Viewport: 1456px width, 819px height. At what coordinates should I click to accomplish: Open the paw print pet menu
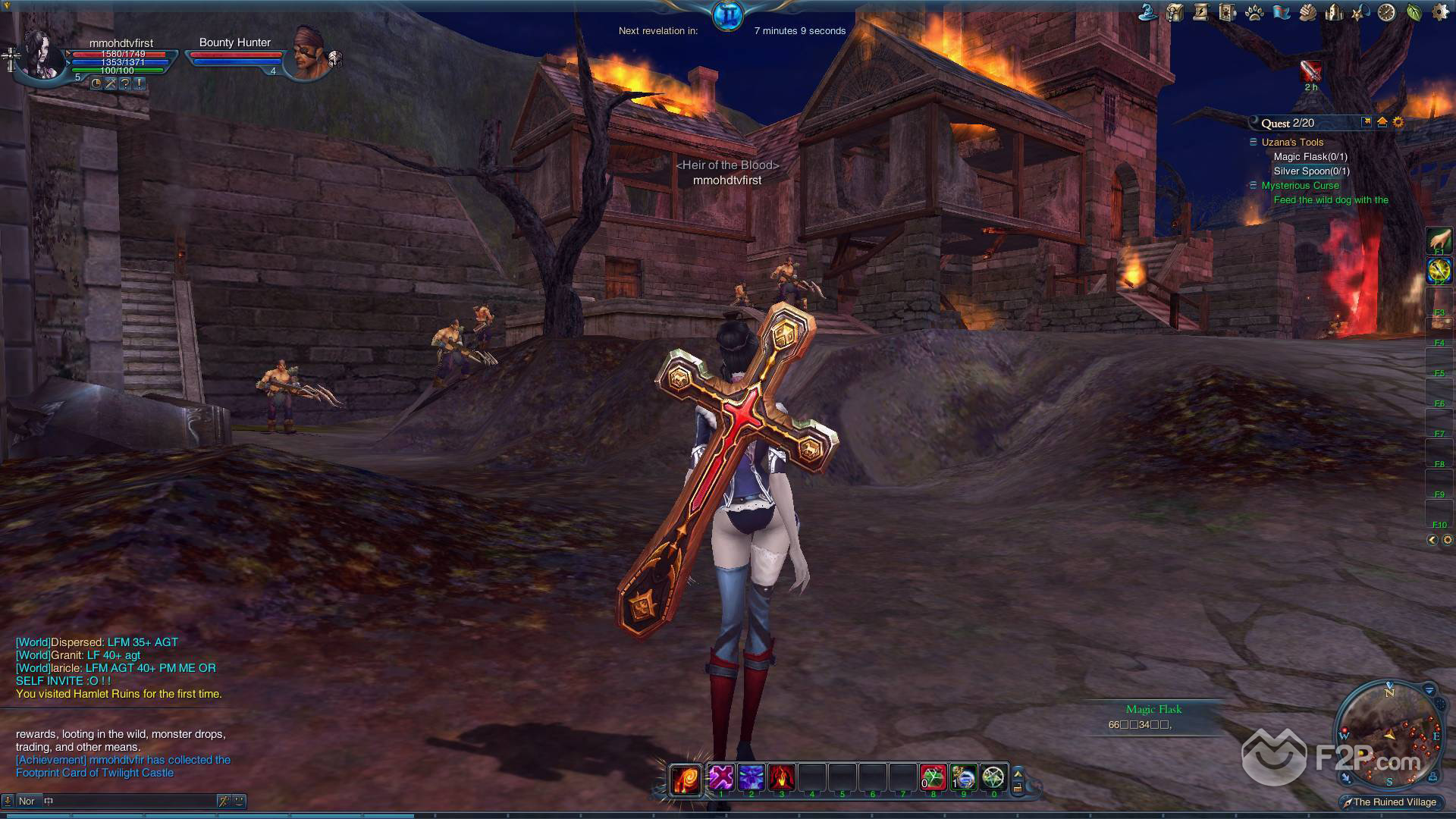[x=1254, y=12]
